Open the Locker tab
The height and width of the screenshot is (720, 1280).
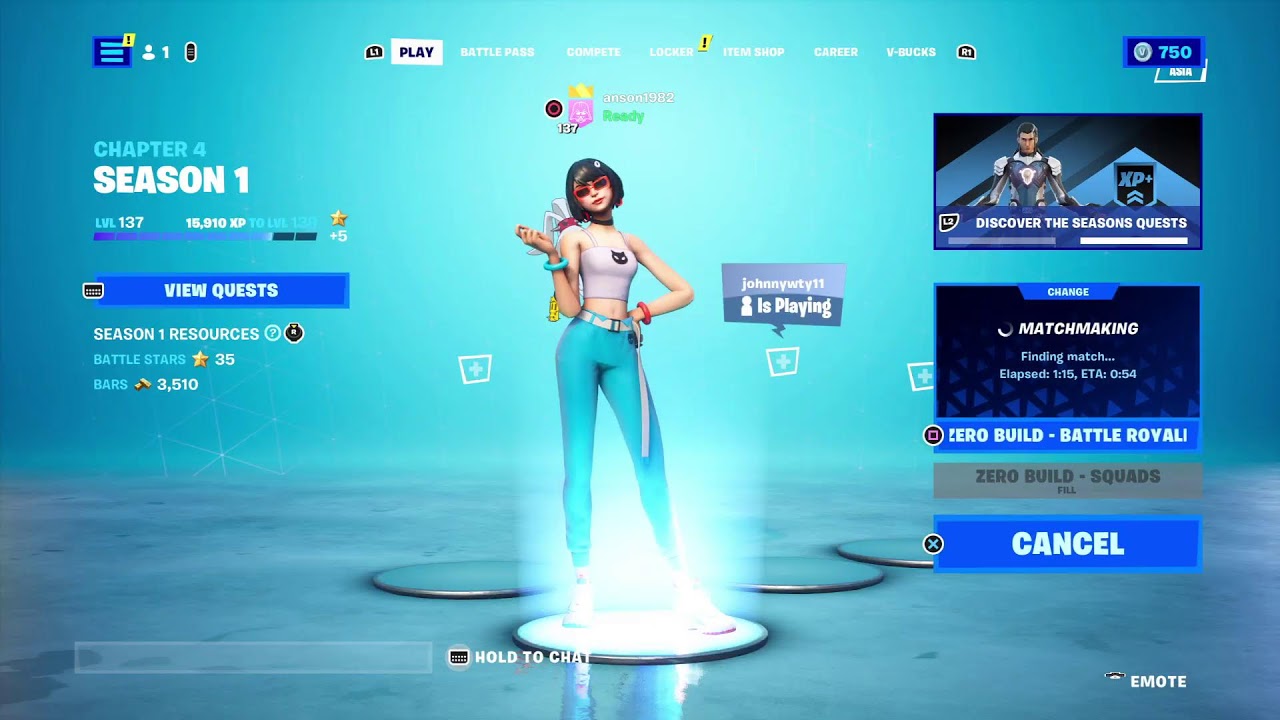pyautogui.click(x=671, y=52)
